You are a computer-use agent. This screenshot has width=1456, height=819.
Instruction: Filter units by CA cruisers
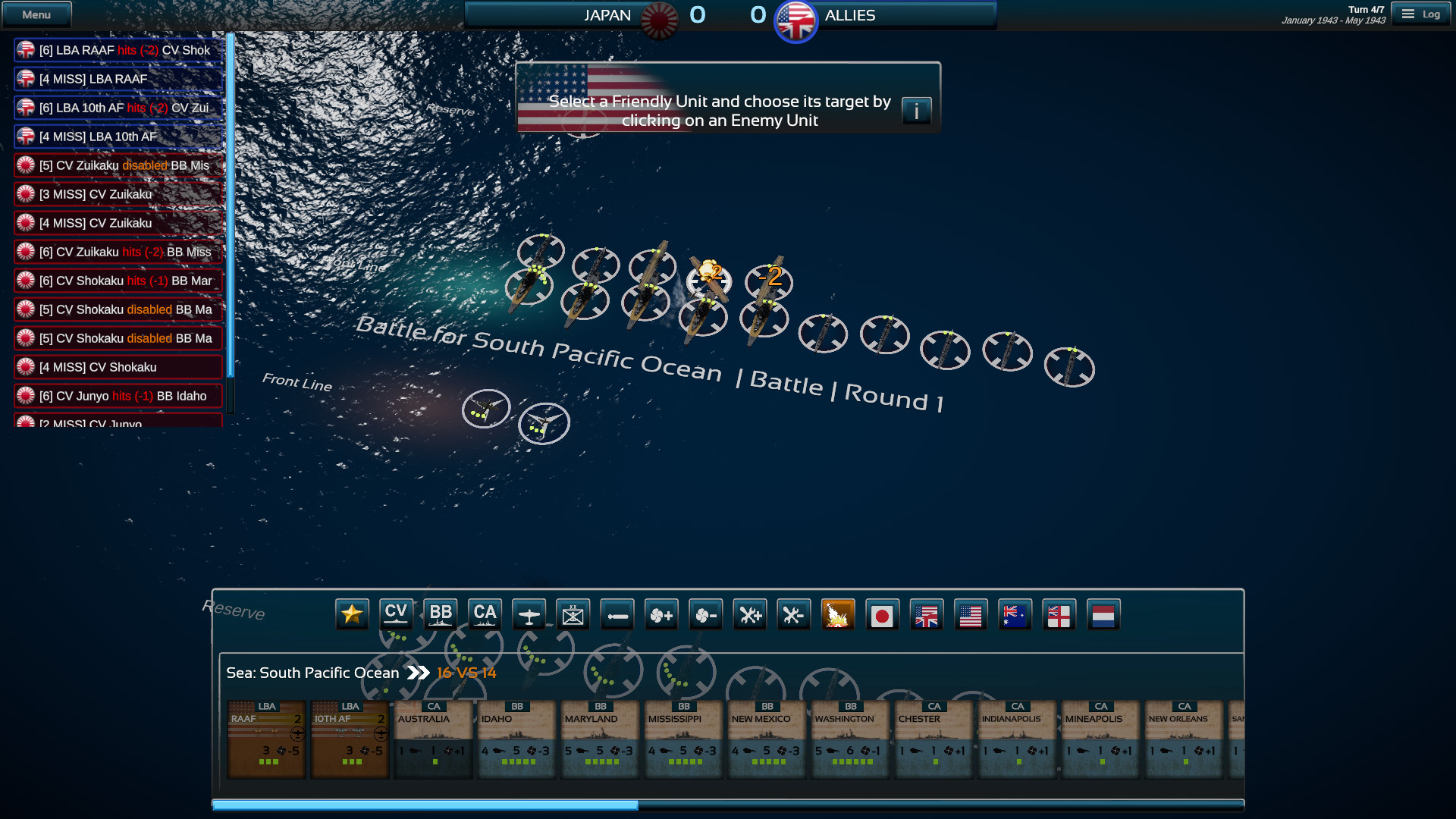485,614
